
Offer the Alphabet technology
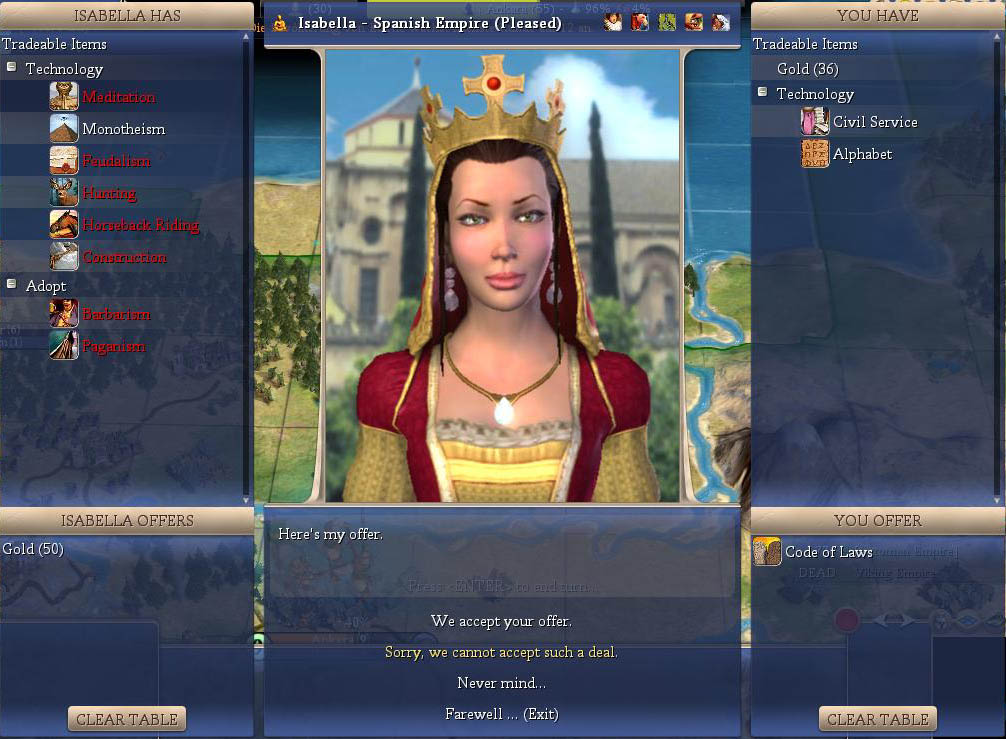(x=862, y=154)
